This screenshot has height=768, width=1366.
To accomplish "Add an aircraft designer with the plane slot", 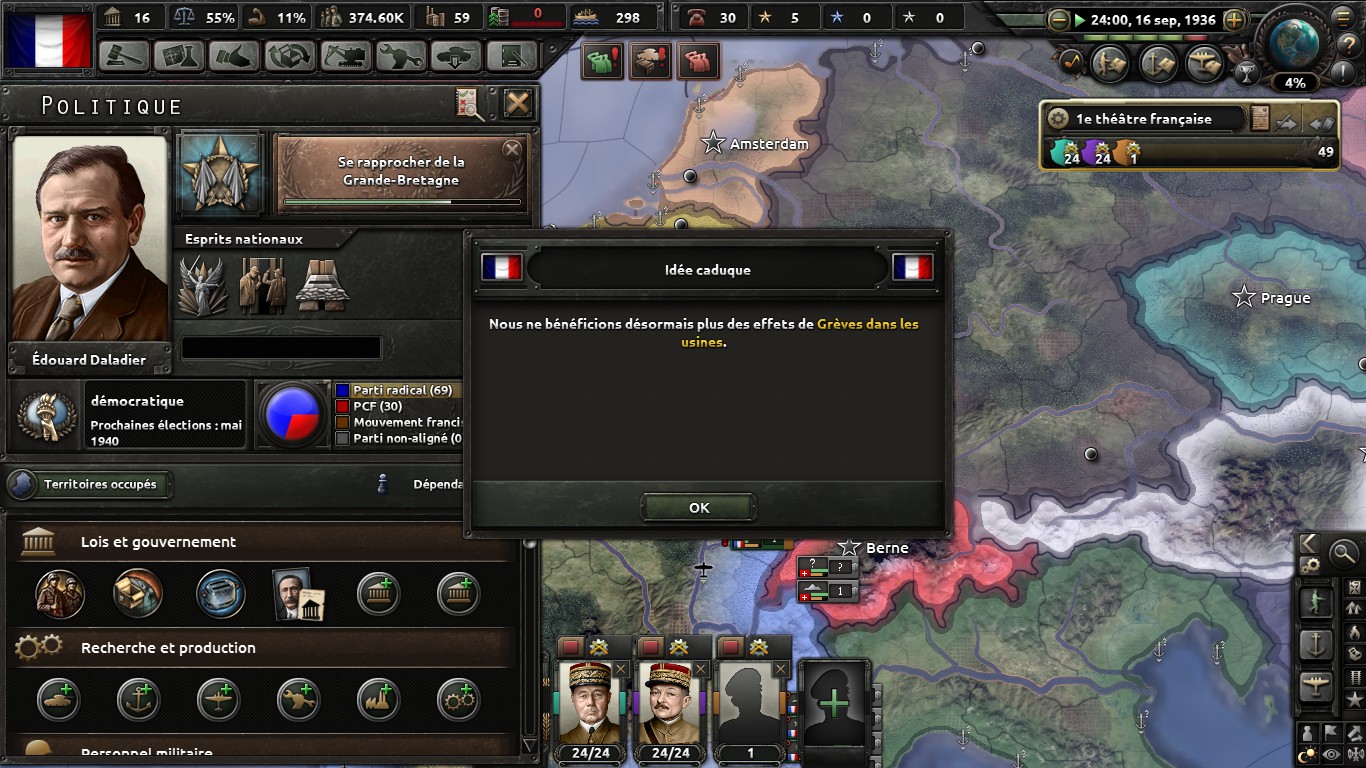I will (x=218, y=699).
